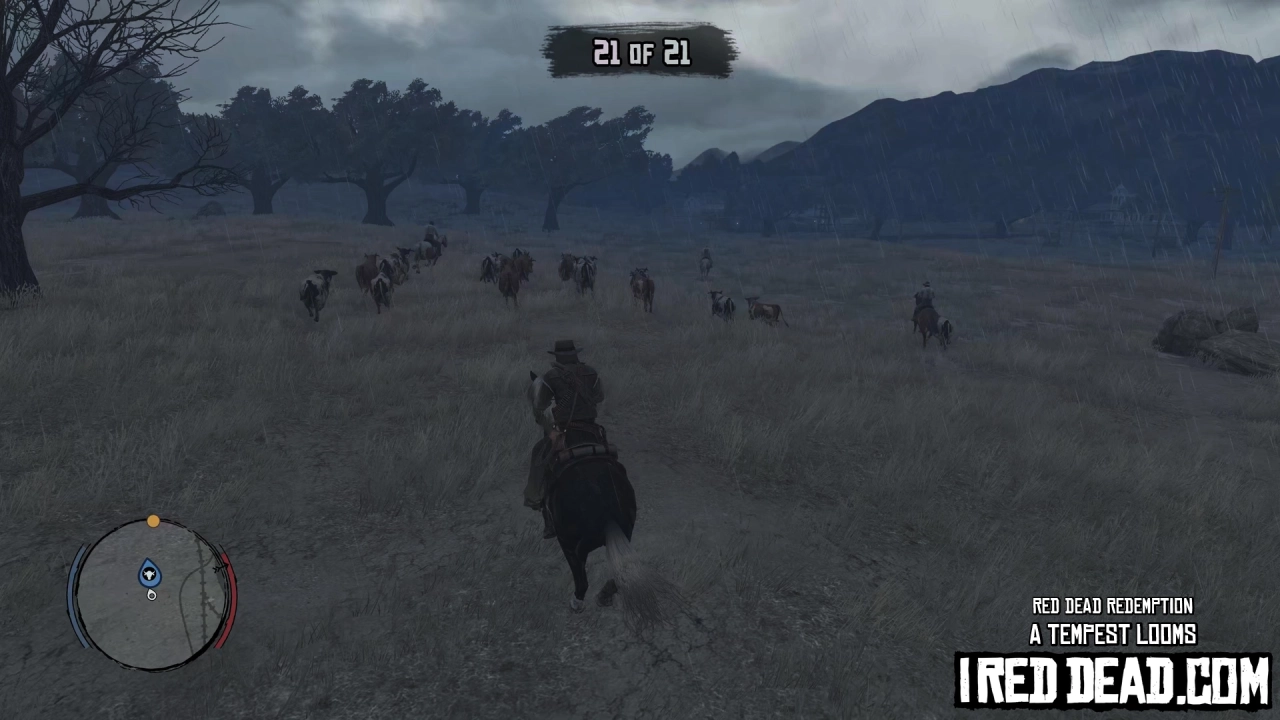This screenshot has width=1280, height=720.
Task: Click the arrow marker on the minimap's right edge
Action: pos(218,568)
